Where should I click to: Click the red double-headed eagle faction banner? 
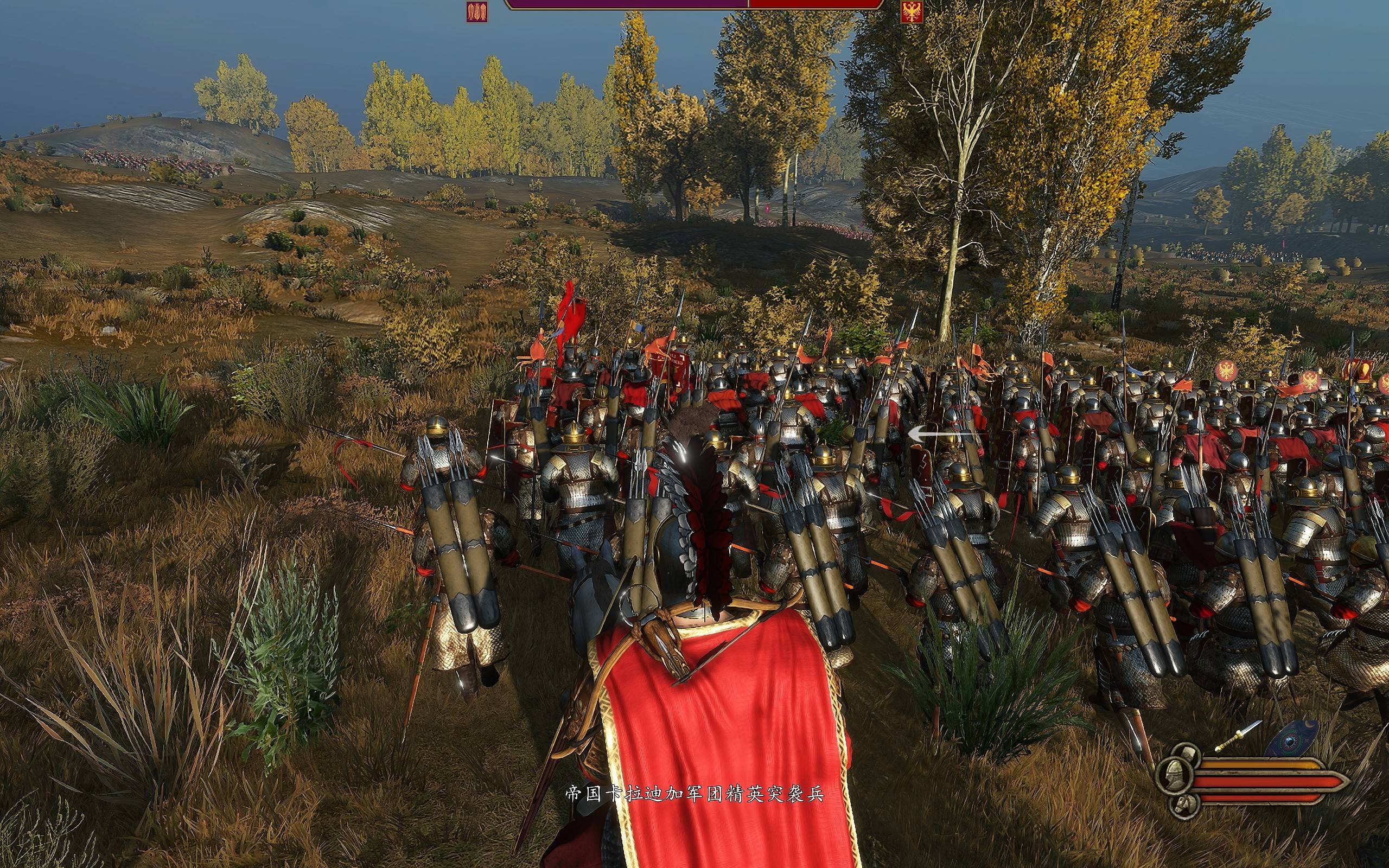(x=911, y=11)
